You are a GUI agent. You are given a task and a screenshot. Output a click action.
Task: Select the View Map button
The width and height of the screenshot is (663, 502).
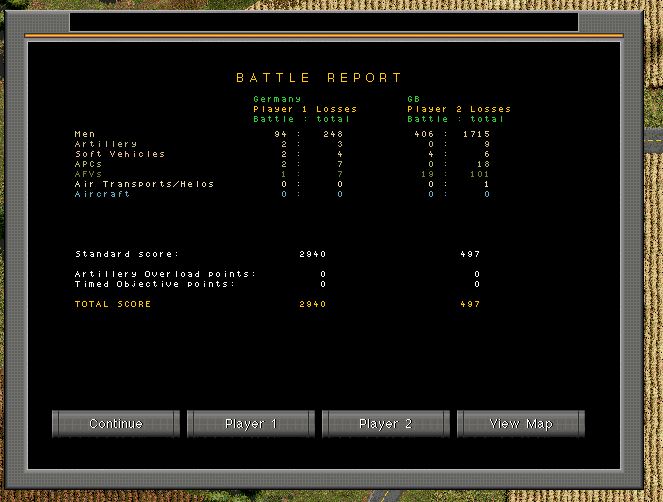click(520, 424)
